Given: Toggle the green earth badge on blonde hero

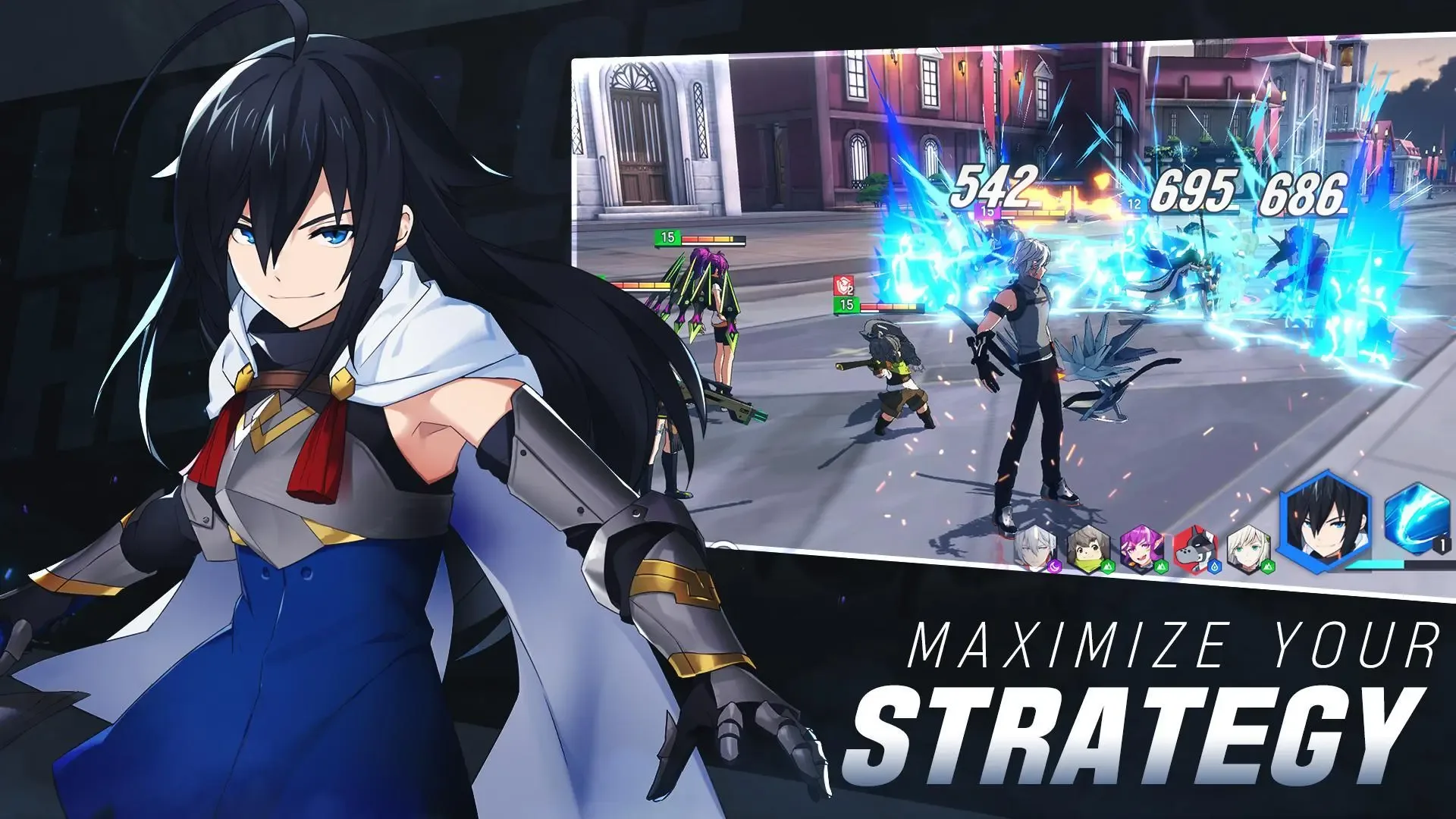Looking at the screenshot, I should tap(1269, 566).
